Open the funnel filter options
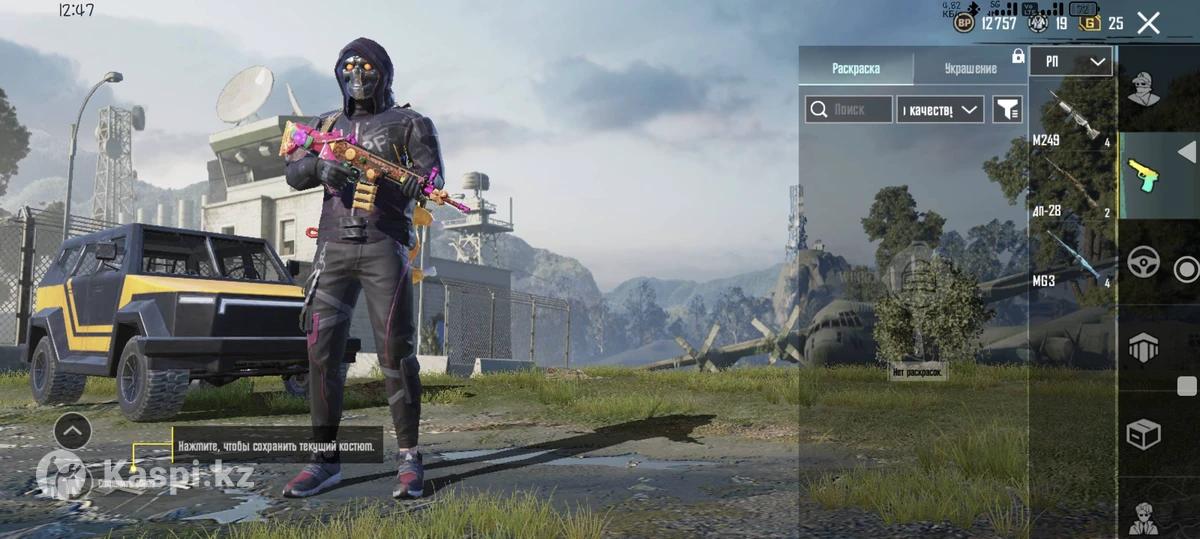Viewport: 1200px width, 539px height. [x=1007, y=110]
